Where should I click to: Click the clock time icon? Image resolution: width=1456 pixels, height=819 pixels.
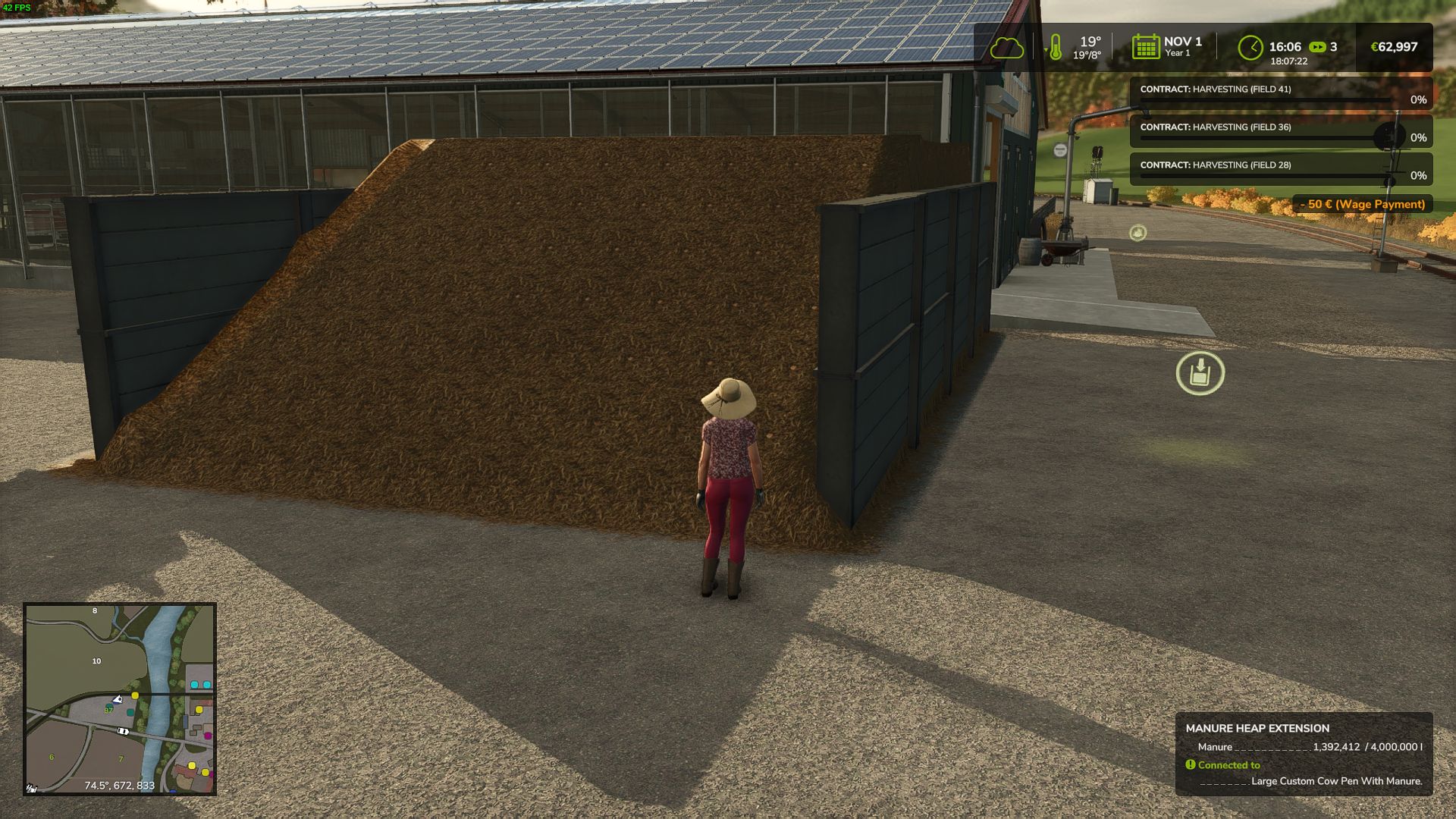[1250, 48]
